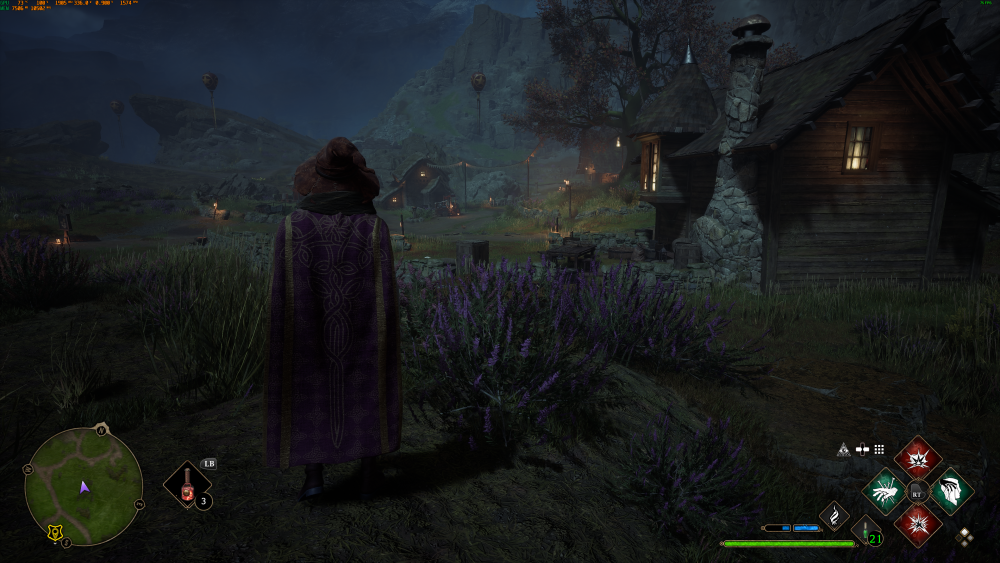Use the red potion bottle slot

(187, 486)
